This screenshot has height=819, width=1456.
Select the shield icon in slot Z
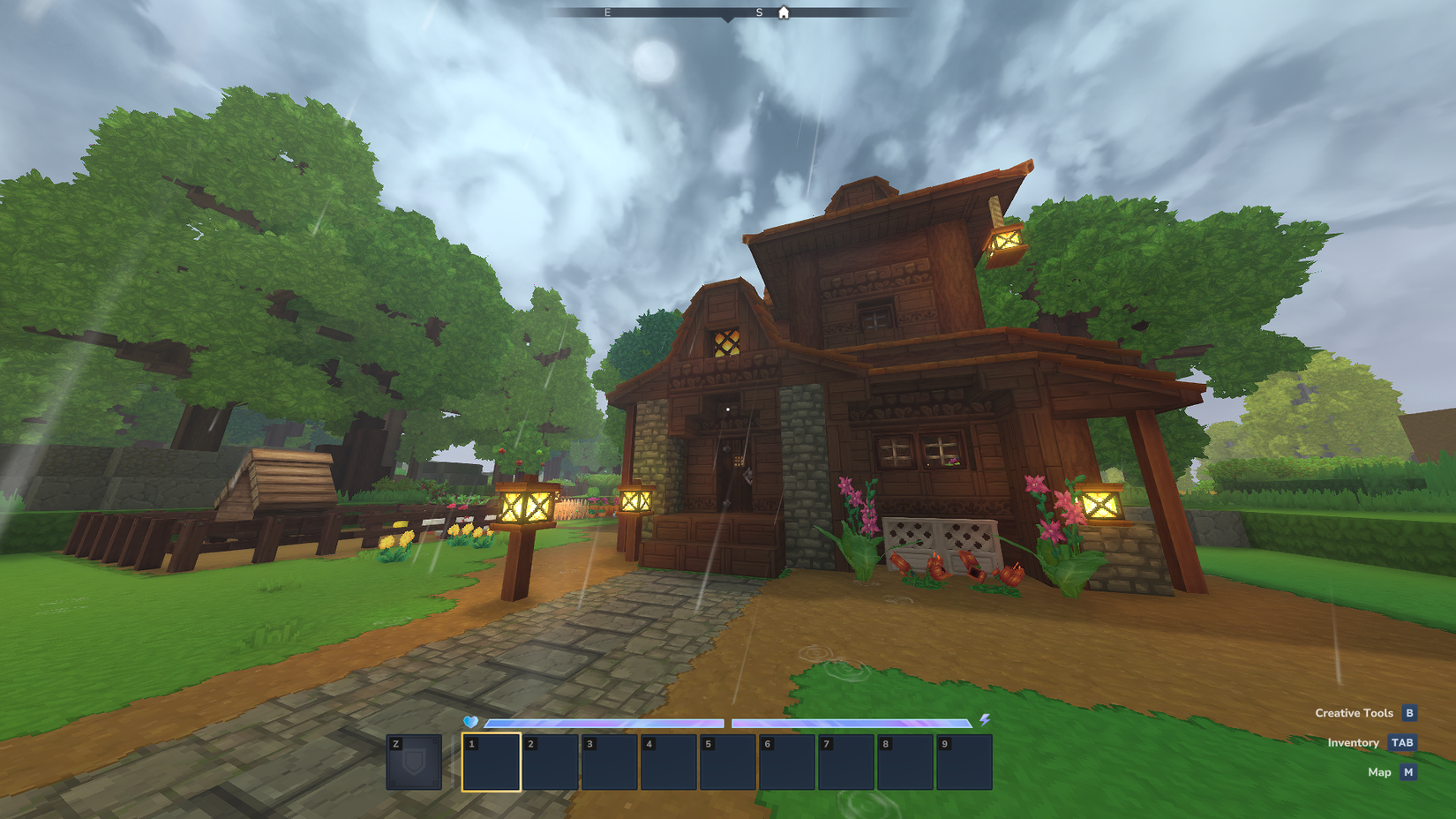click(x=413, y=763)
